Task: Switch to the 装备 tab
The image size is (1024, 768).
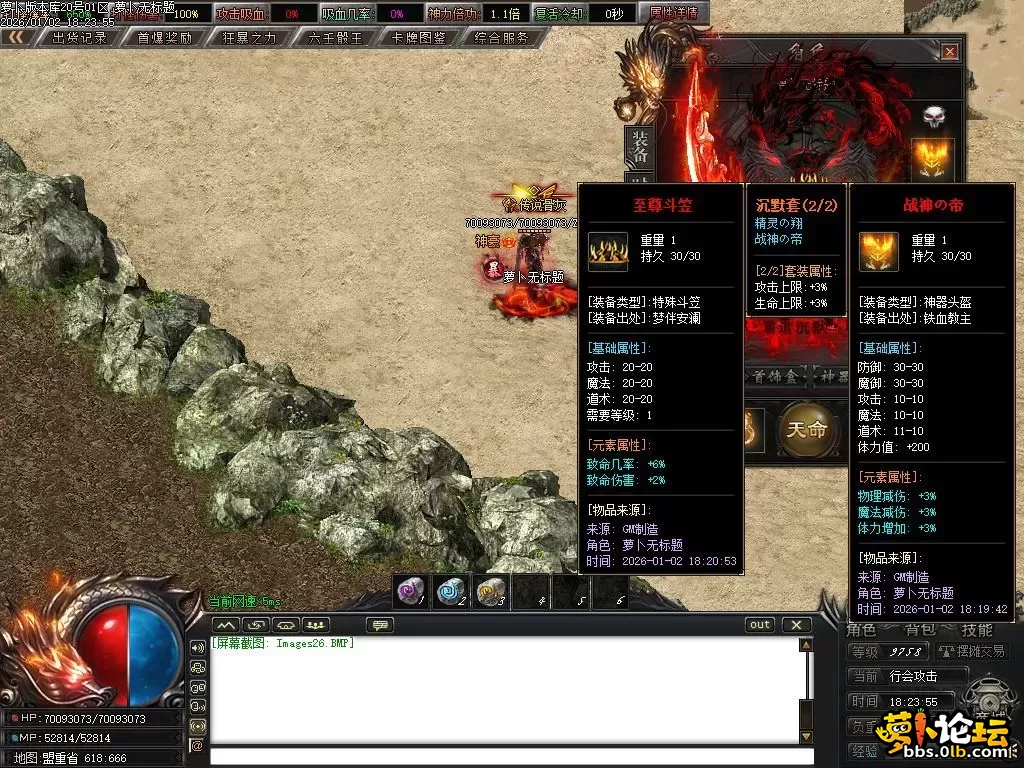Action: point(638,148)
